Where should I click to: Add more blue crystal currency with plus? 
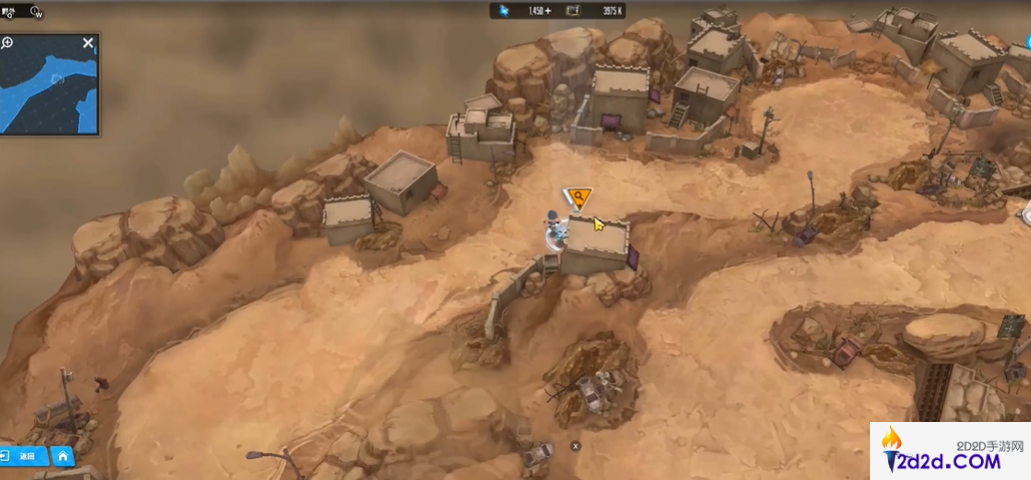(x=548, y=11)
